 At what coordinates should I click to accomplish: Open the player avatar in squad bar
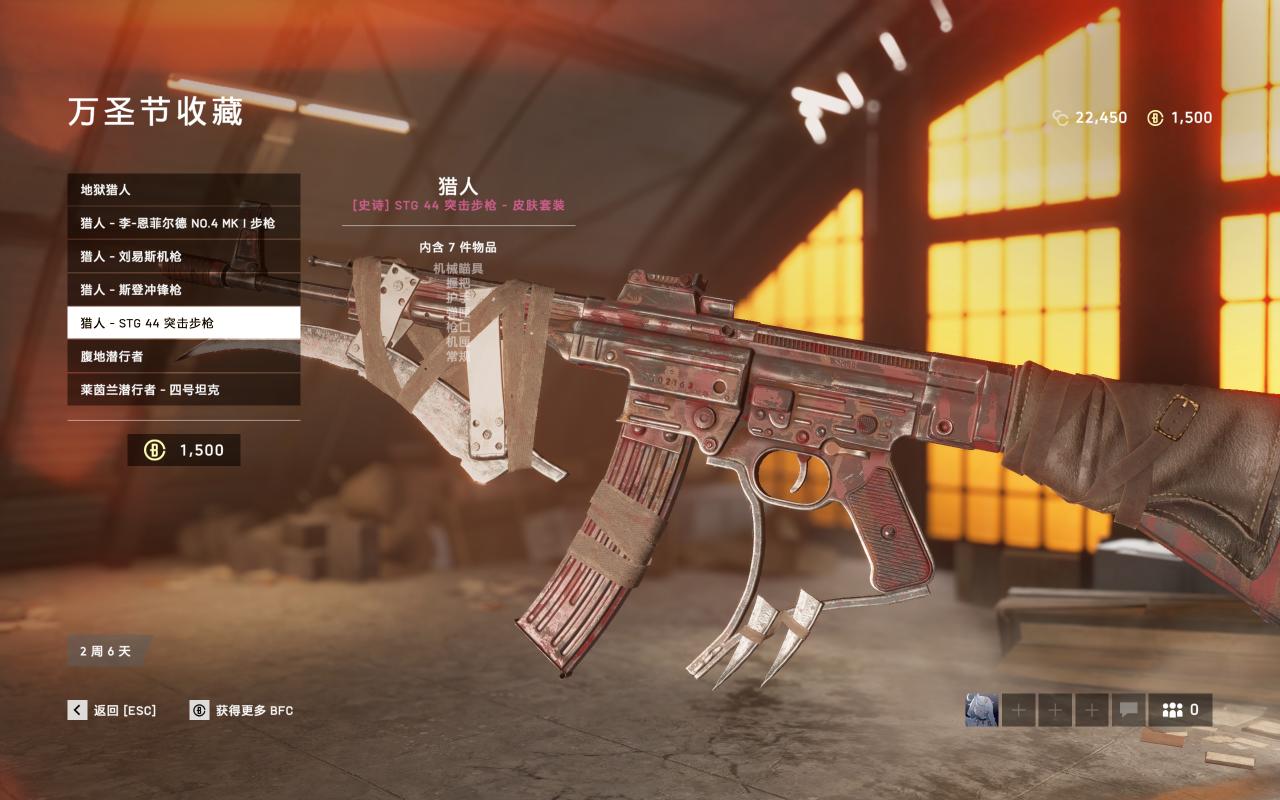click(x=981, y=710)
